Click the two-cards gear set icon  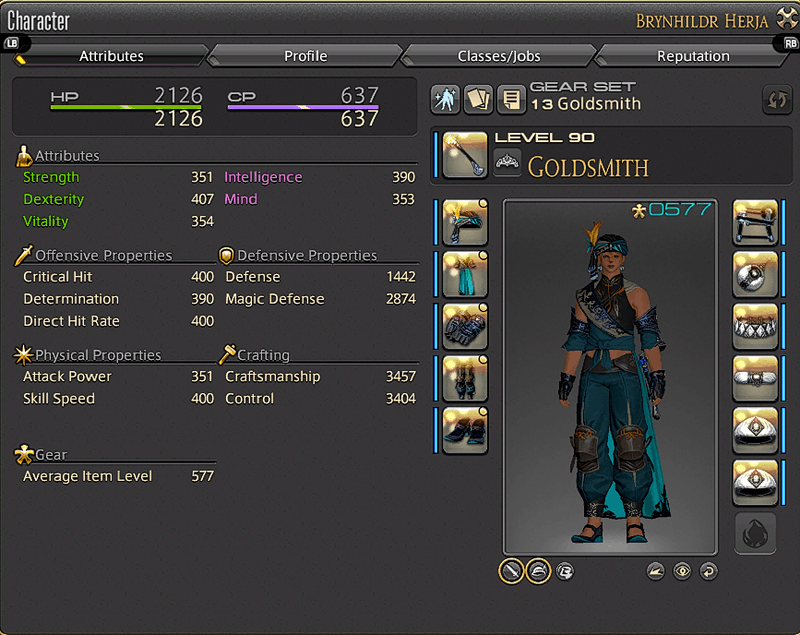click(478, 99)
